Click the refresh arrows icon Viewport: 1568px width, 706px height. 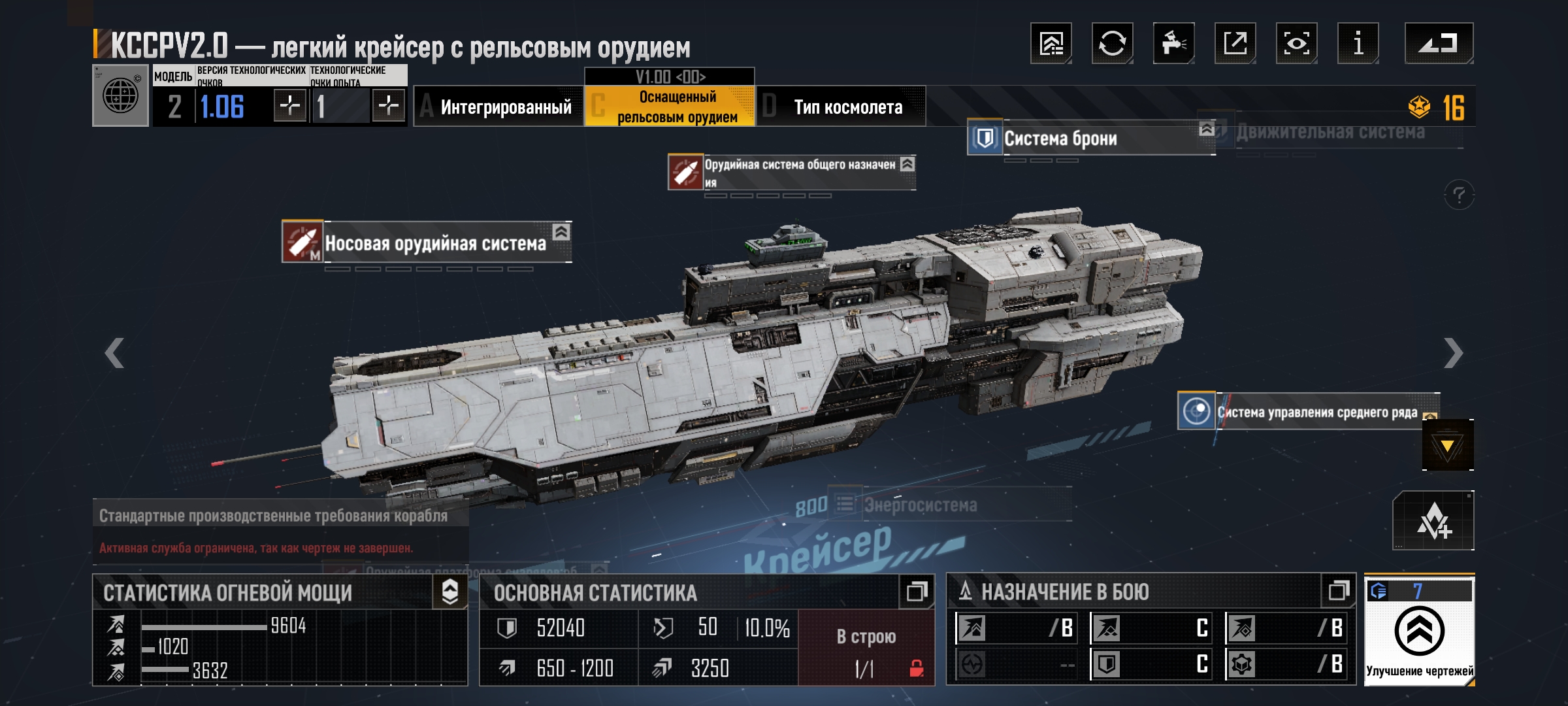(1112, 43)
